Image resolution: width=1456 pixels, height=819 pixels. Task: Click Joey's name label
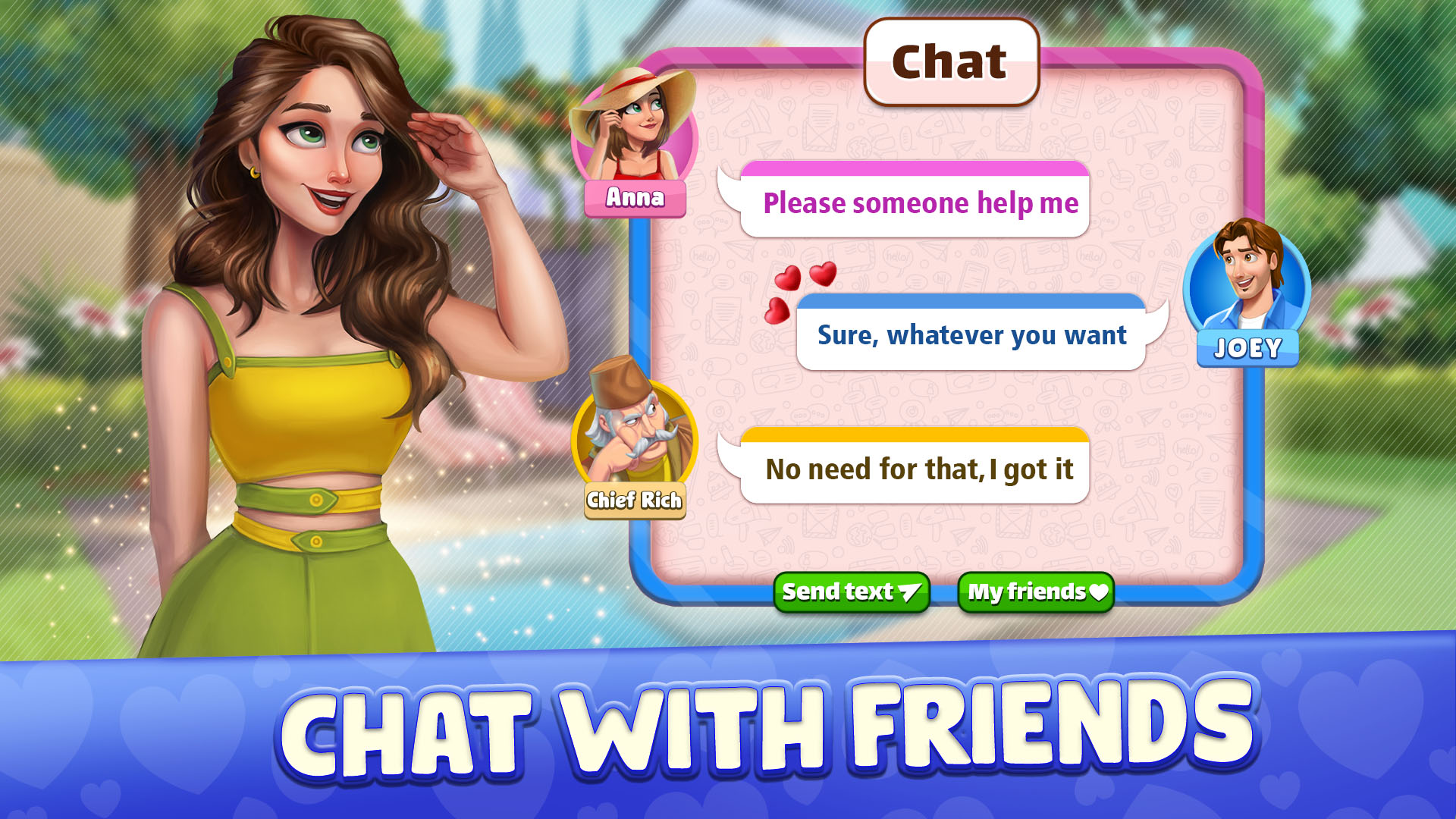[x=1247, y=347]
